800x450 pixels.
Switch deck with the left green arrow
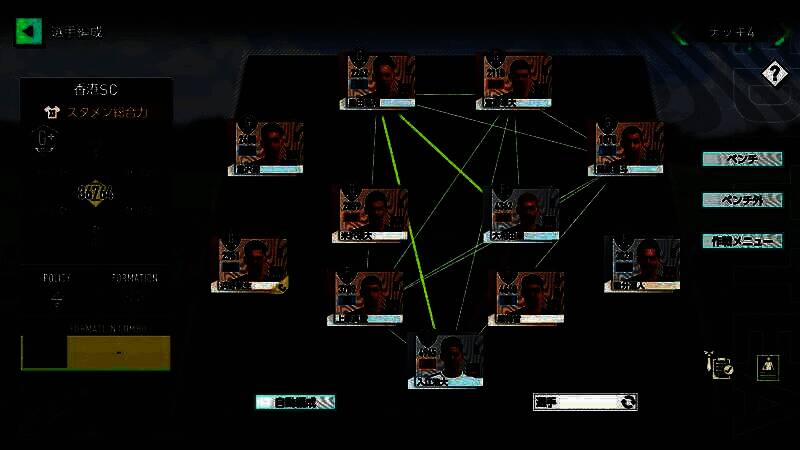point(681,33)
